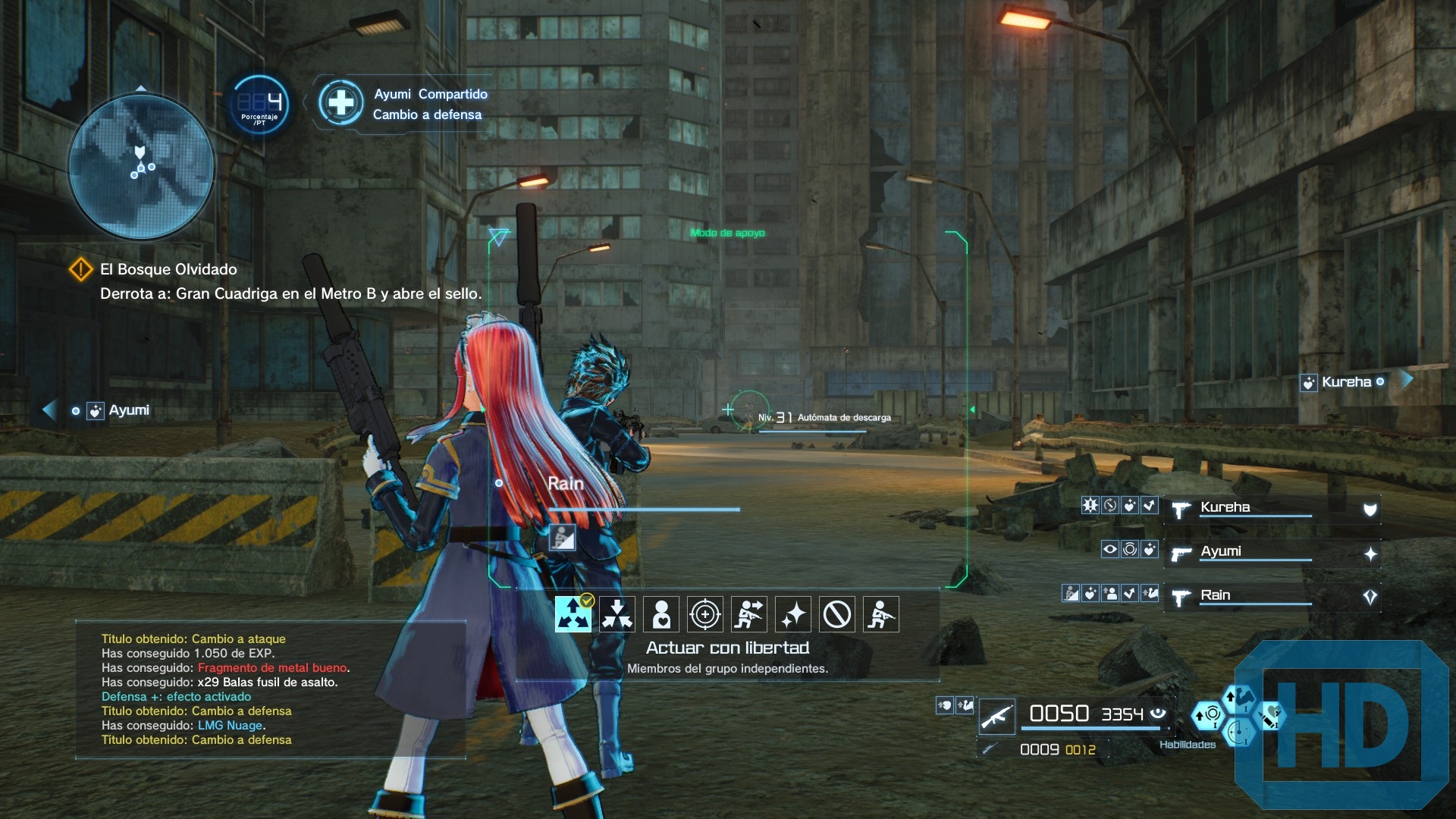This screenshot has width=1456, height=819.
Task: Open the circular minimap
Action: pyautogui.click(x=141, y=166)
